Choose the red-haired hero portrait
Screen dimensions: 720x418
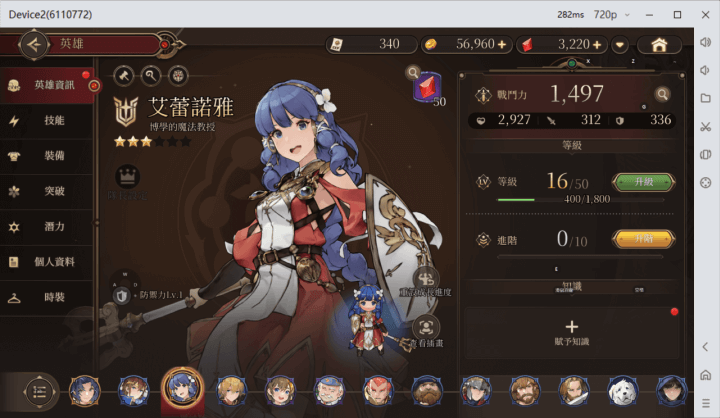click(x=377, y=390)
